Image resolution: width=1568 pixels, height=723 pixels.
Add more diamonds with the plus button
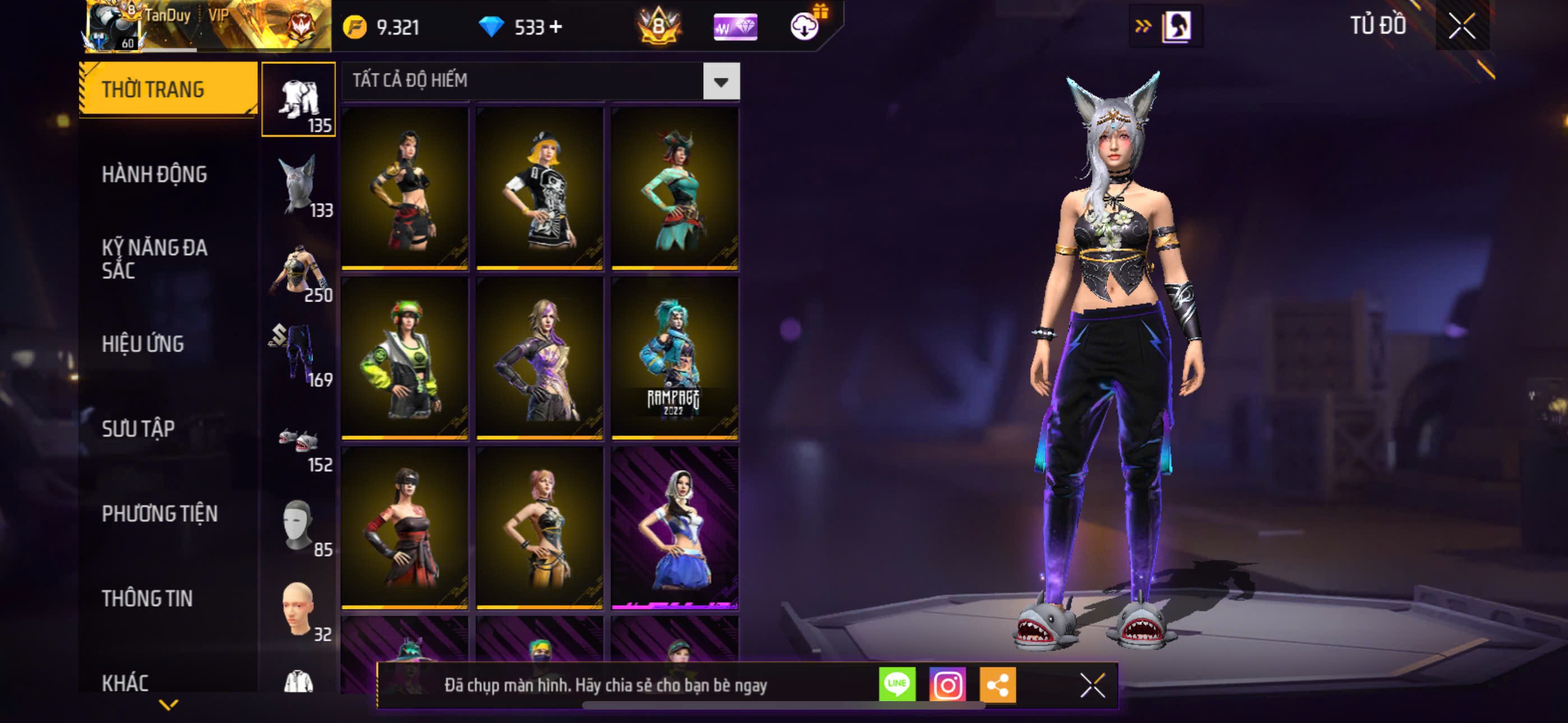click(x=556, y=27)
